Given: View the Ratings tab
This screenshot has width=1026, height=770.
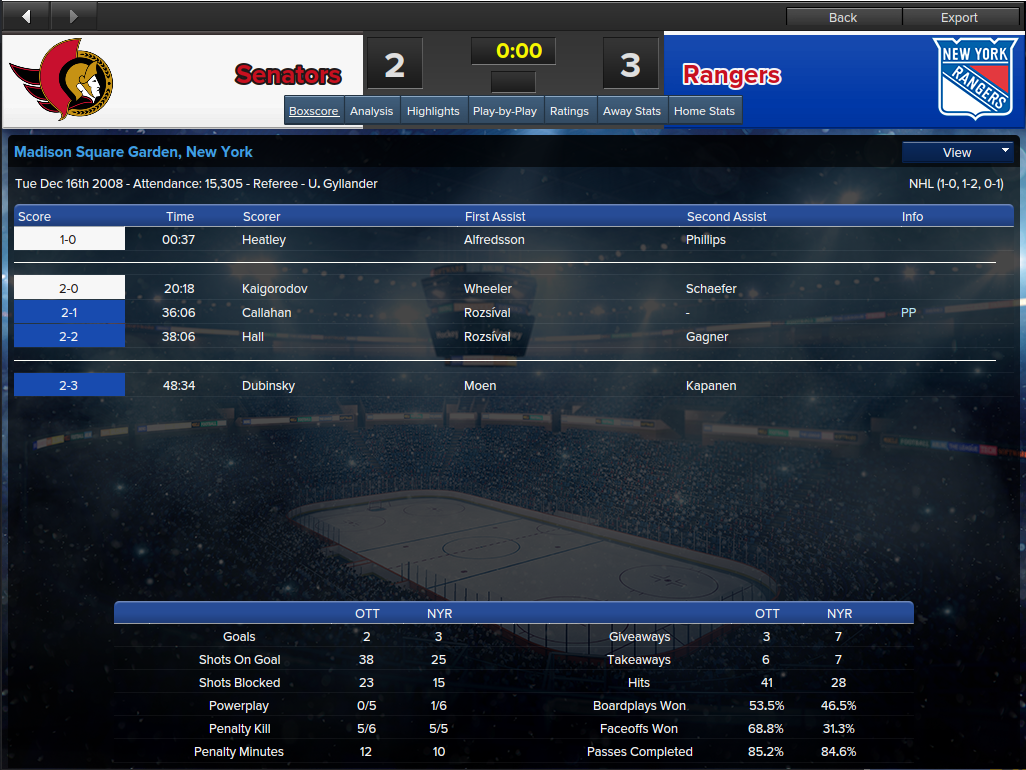Looking at the screenshot, I should point(569,111).
